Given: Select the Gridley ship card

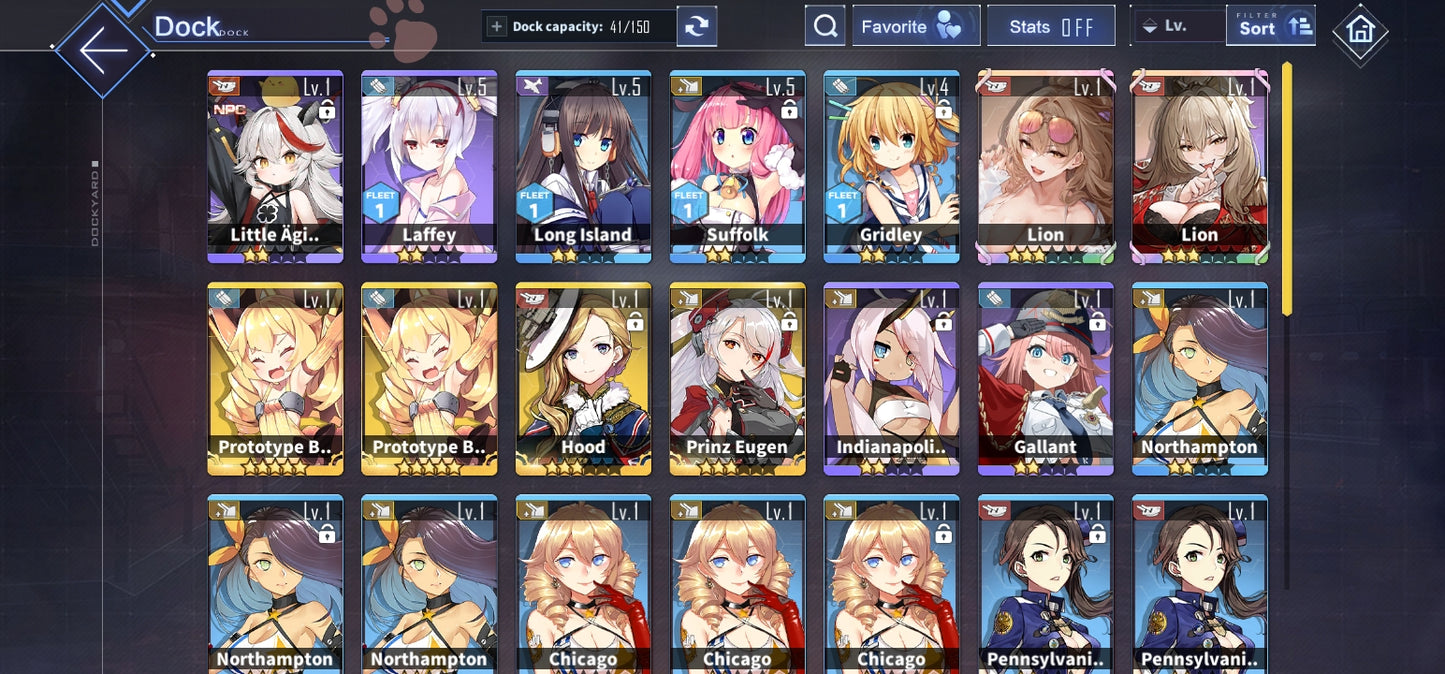Looking at the screenshot, I should 891,165.
